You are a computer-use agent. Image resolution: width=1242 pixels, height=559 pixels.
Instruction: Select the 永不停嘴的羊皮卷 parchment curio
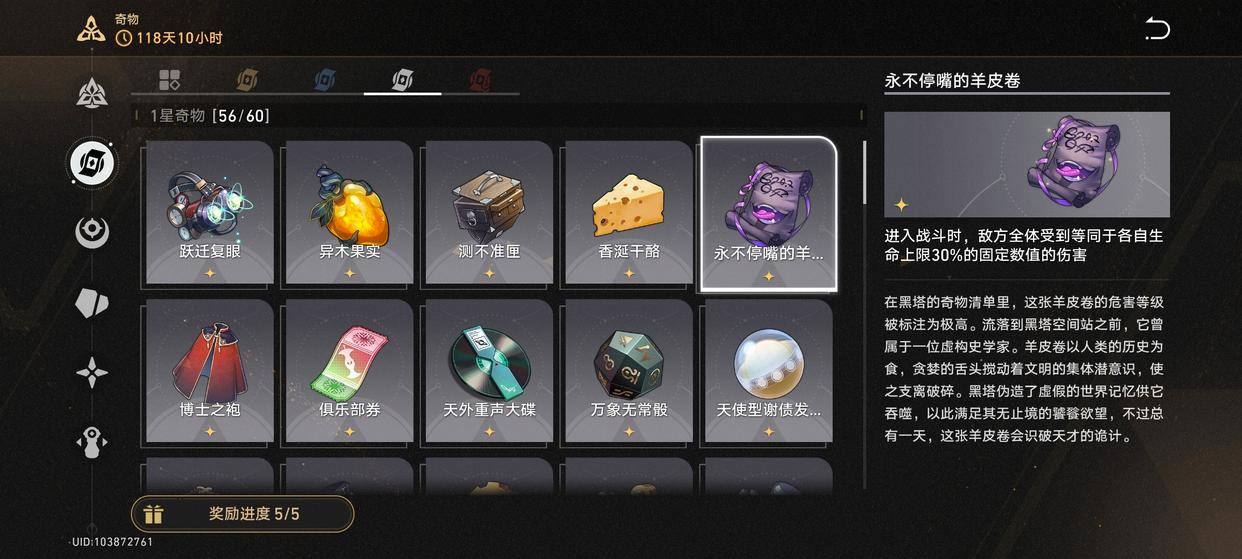(x=768, y=213)
